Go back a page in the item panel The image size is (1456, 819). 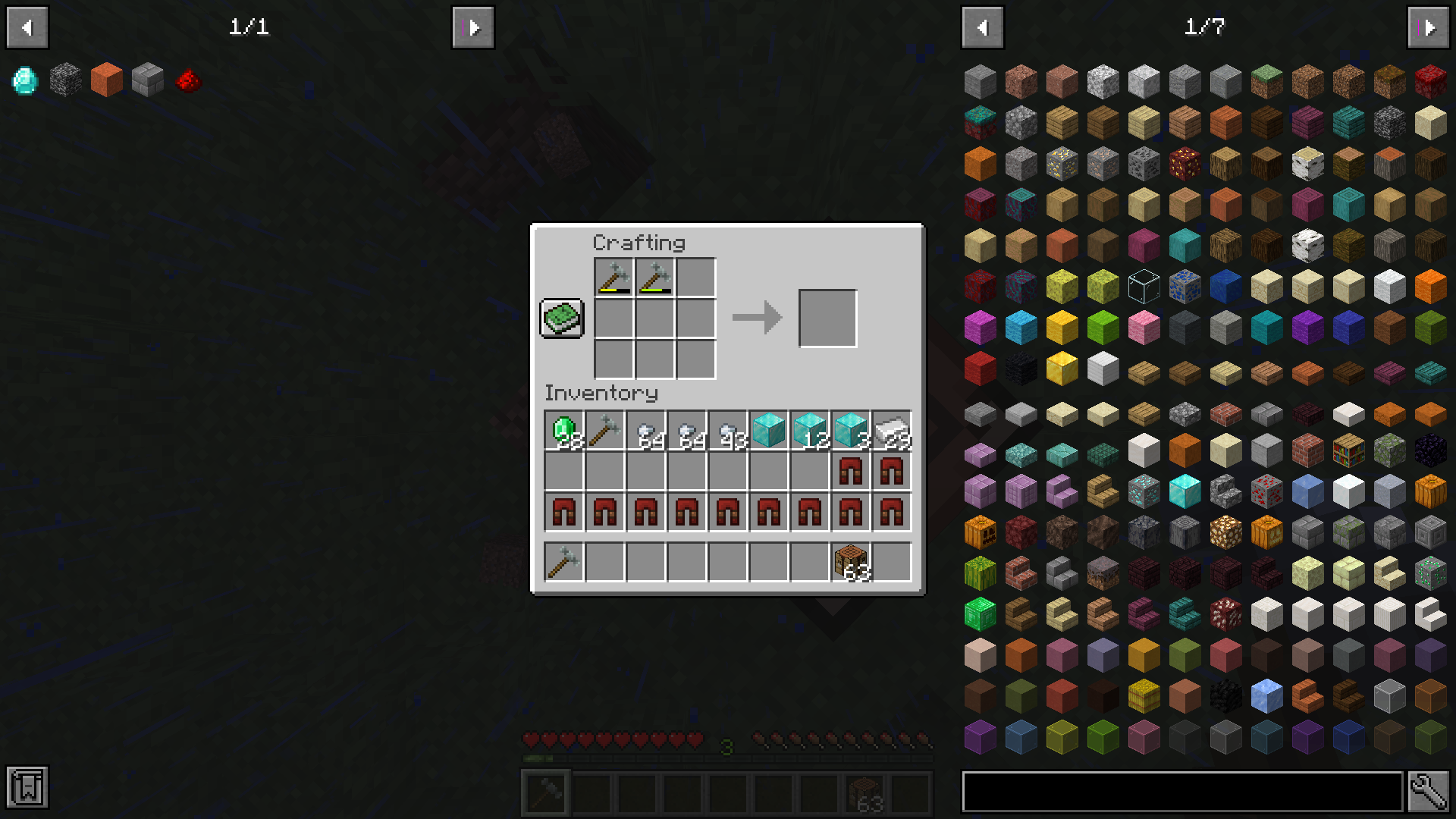tap(983, 27)
